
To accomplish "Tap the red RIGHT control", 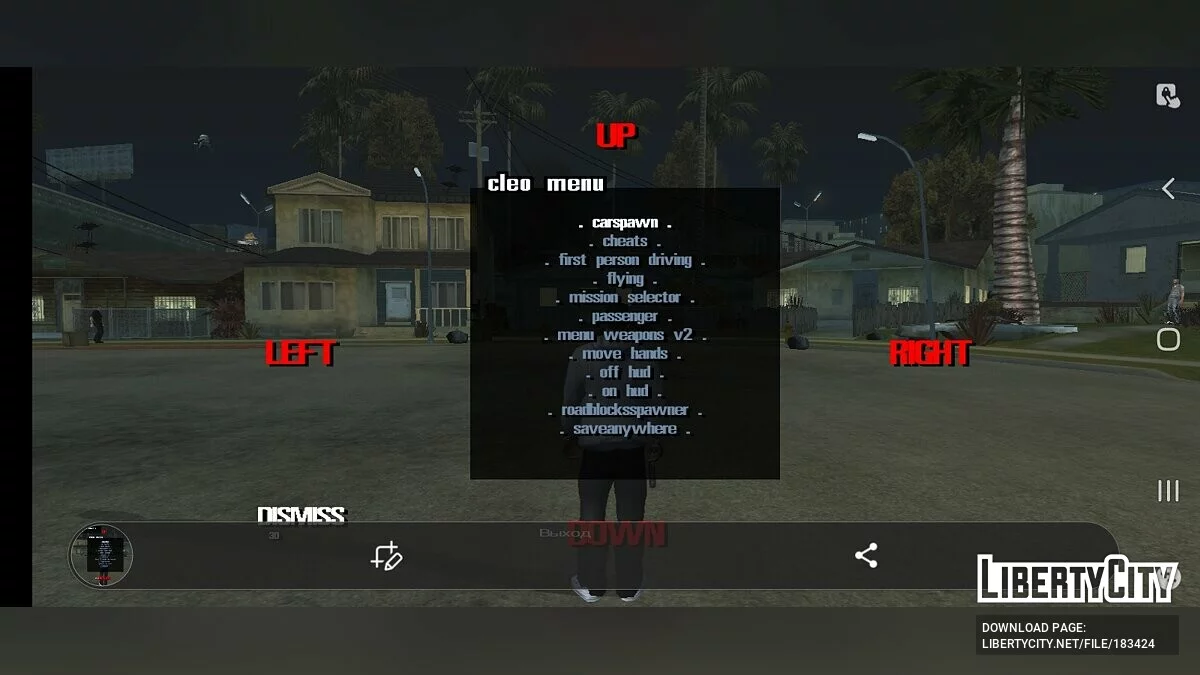I will click(930, 353).
